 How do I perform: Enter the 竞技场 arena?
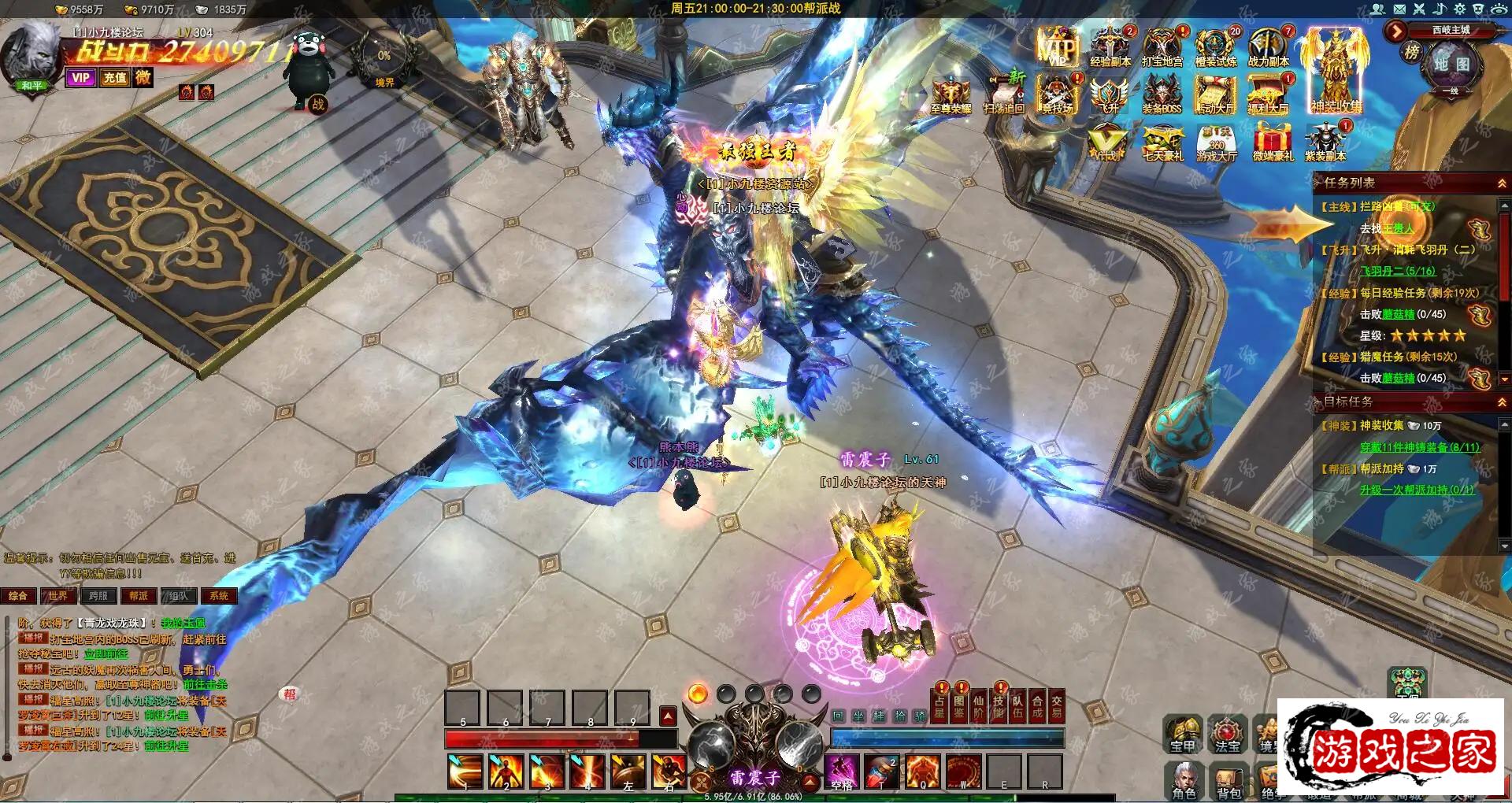click(1057, 94)
